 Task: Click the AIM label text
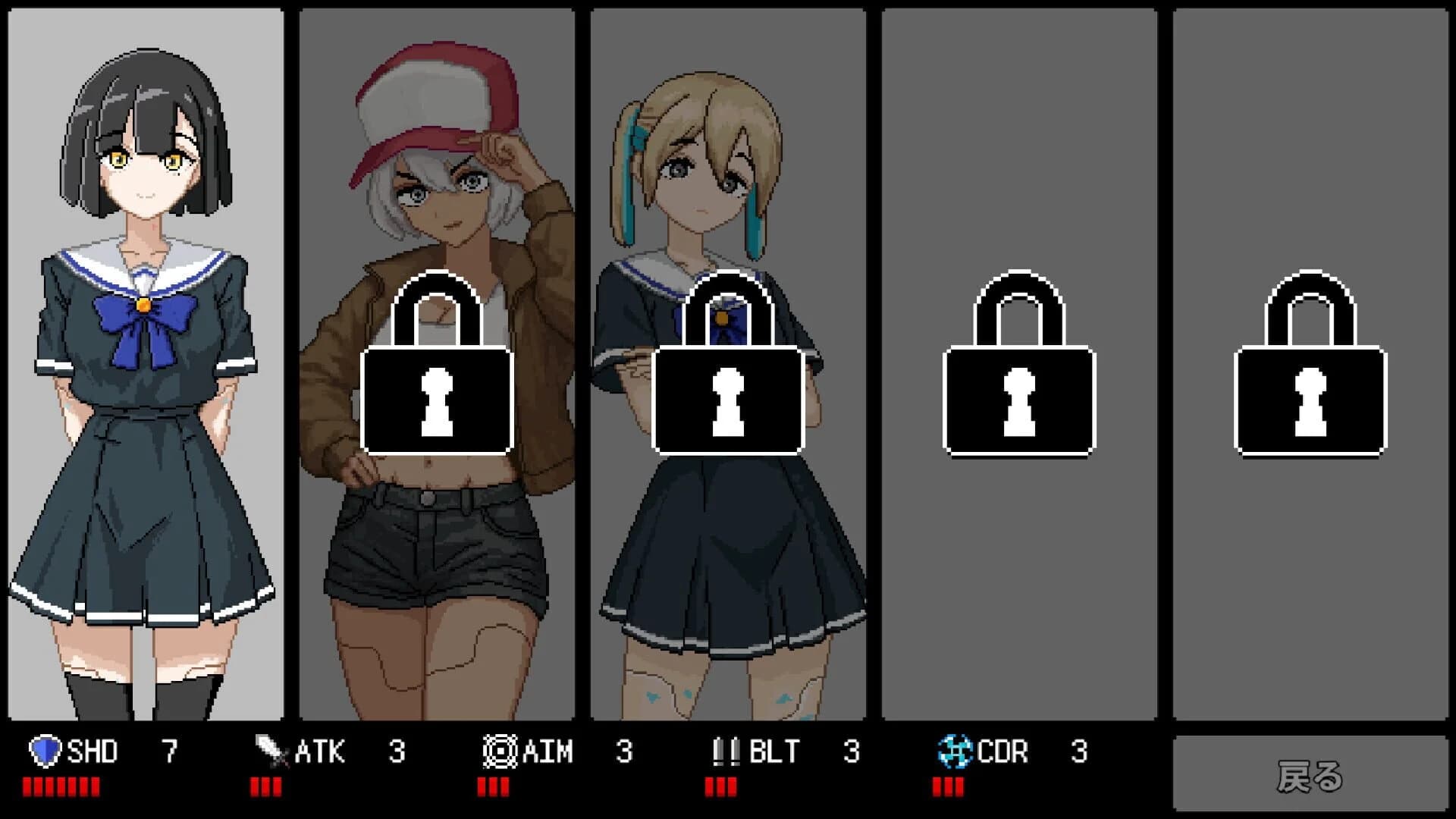[548, 752]
